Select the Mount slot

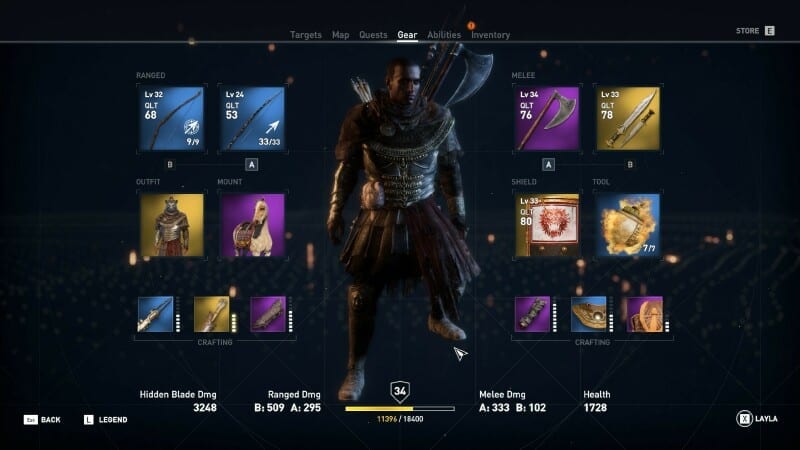(x=252, y=225)
